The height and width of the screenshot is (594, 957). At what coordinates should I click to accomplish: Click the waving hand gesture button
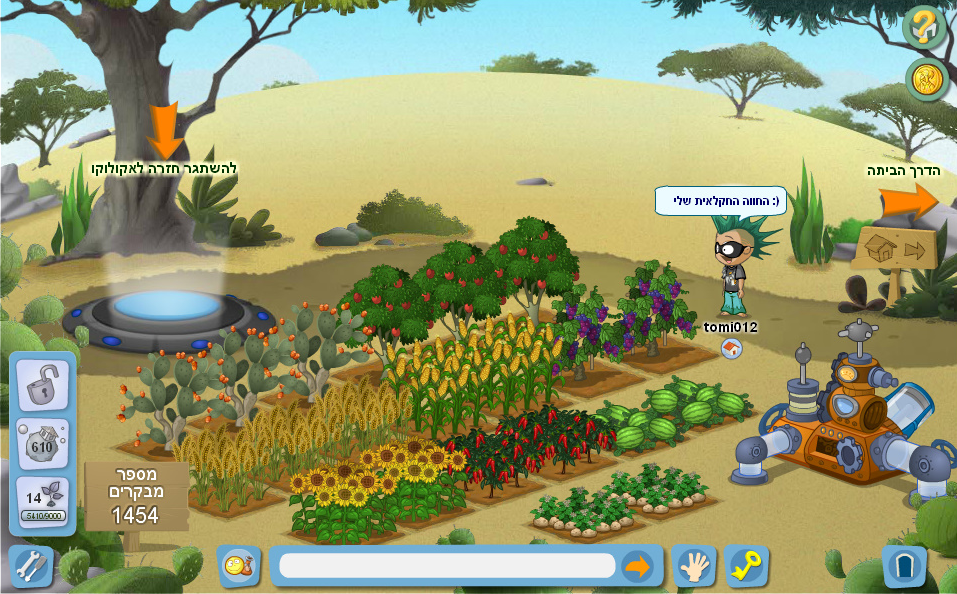(693, 566)
